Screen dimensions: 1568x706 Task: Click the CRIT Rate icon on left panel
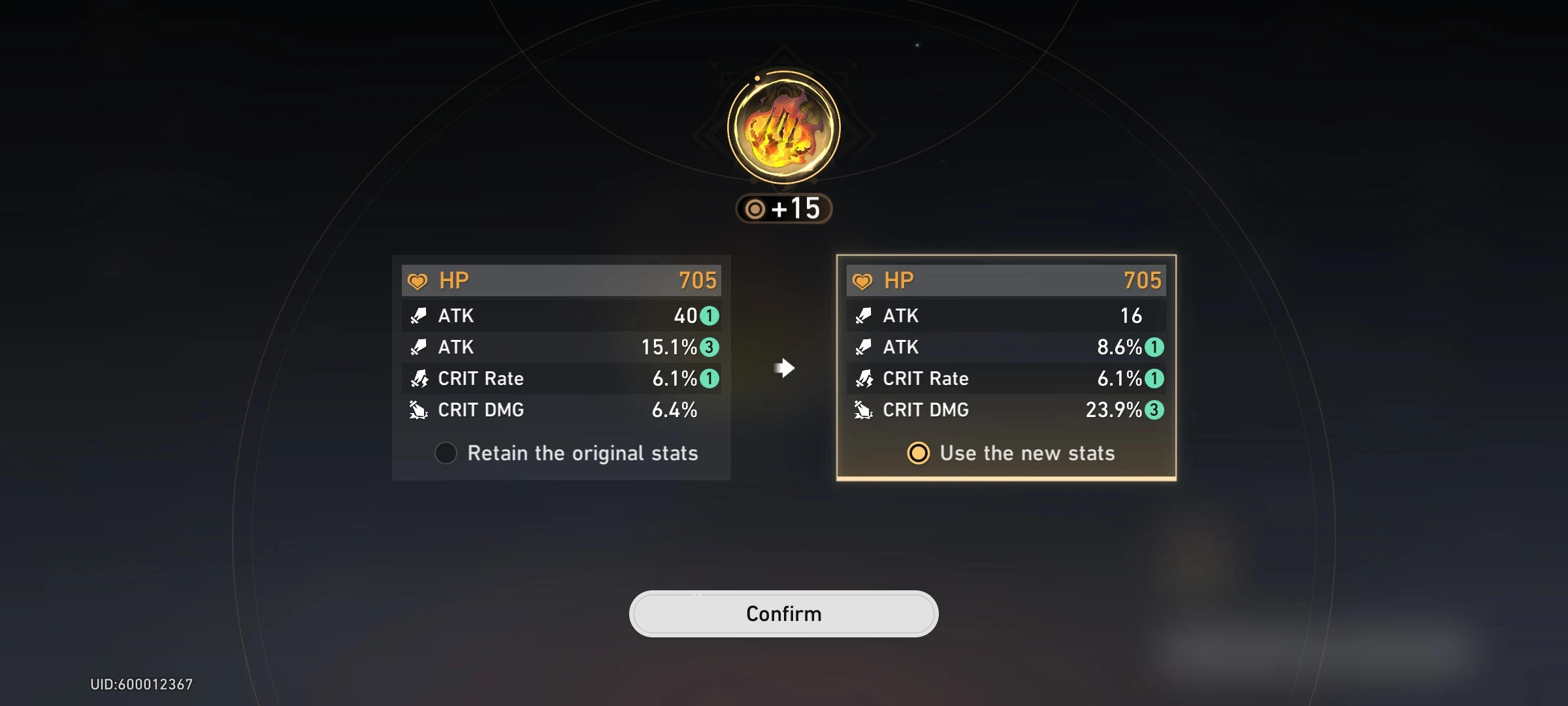(419, 378)
